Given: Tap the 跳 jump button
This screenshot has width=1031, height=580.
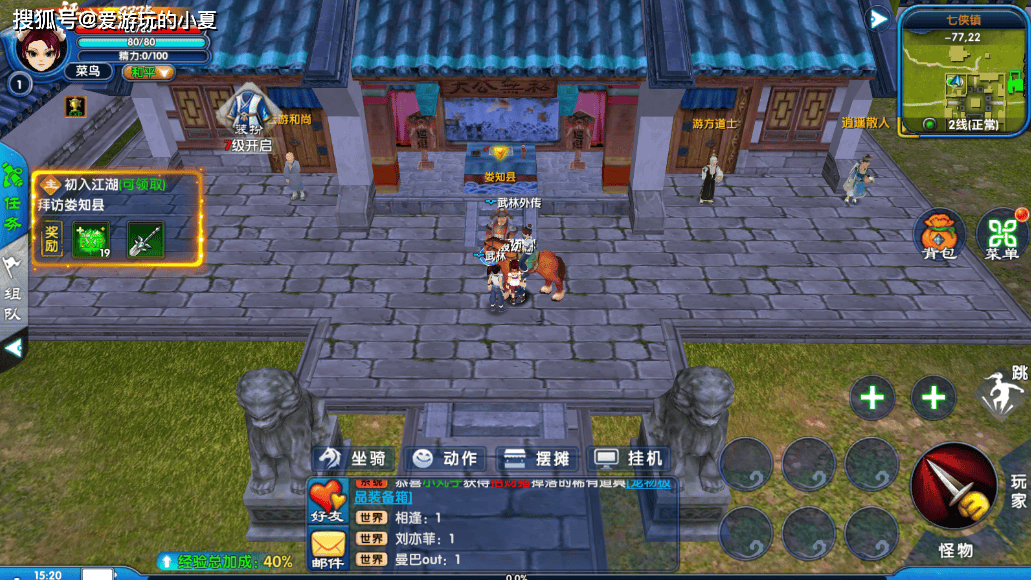Looking at the screenshot, I should (x=1003, y=392).
